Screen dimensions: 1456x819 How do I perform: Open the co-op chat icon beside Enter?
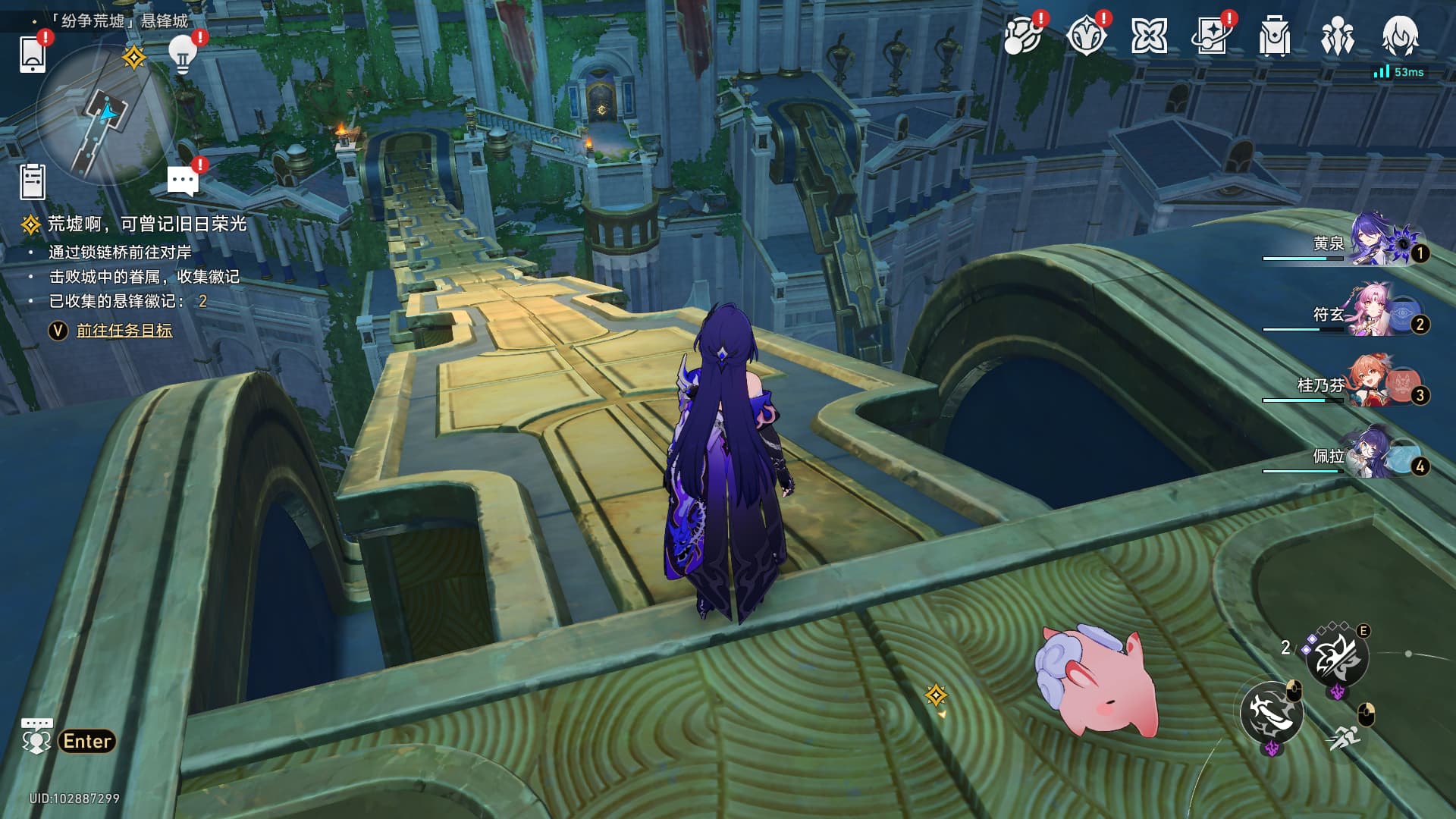pyautogui.click(x=36, y=736)
